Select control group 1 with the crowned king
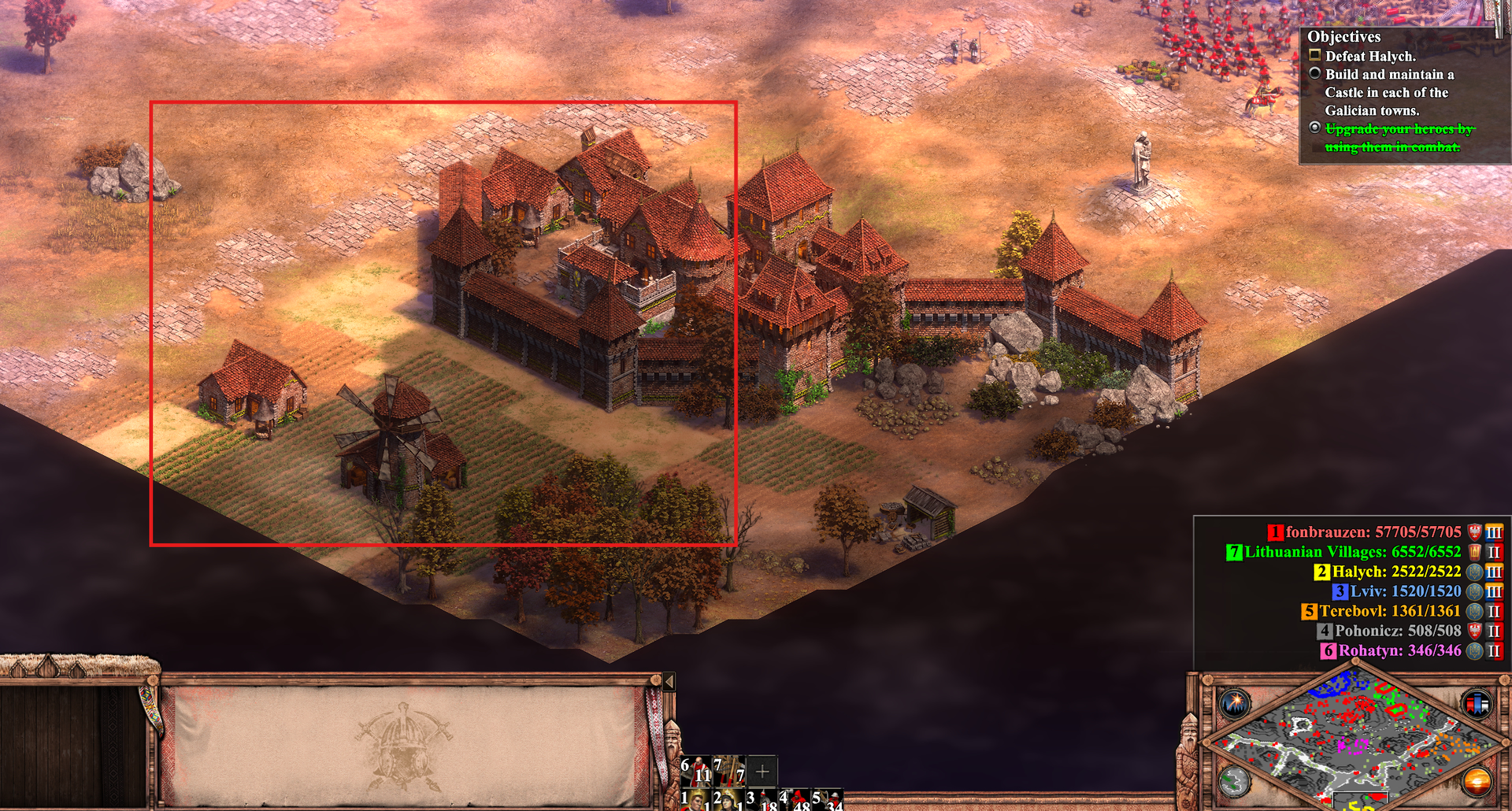Viewport: 1512px width, 811px height. 696,802
